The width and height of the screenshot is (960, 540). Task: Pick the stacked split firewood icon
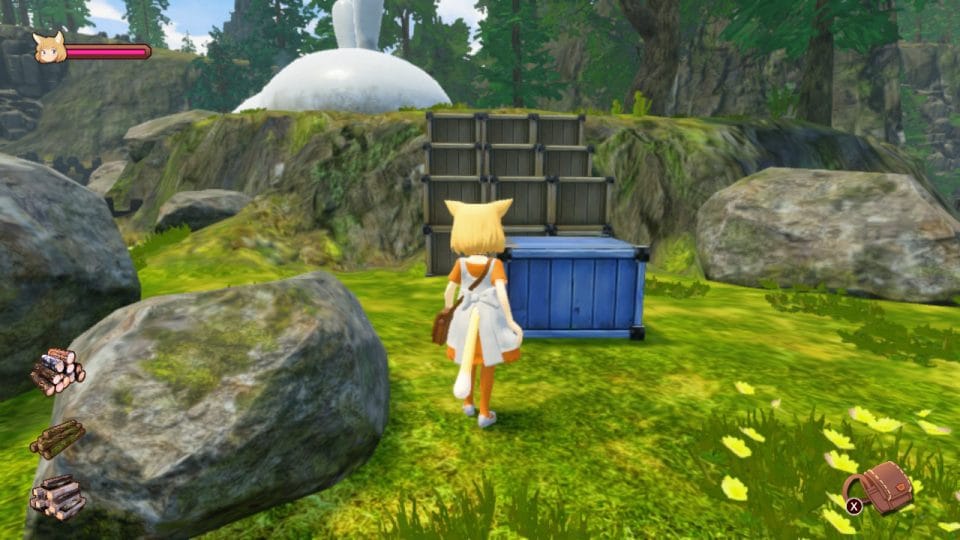(57, 497)
